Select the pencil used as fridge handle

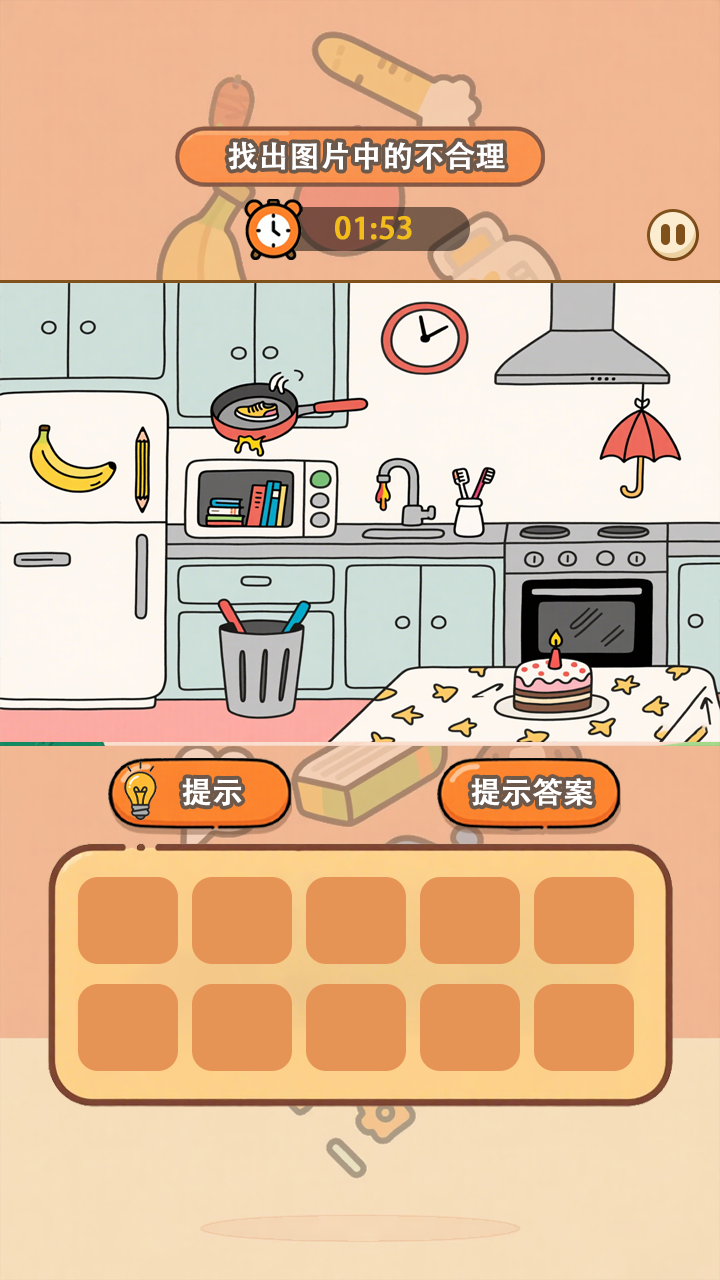142,469
